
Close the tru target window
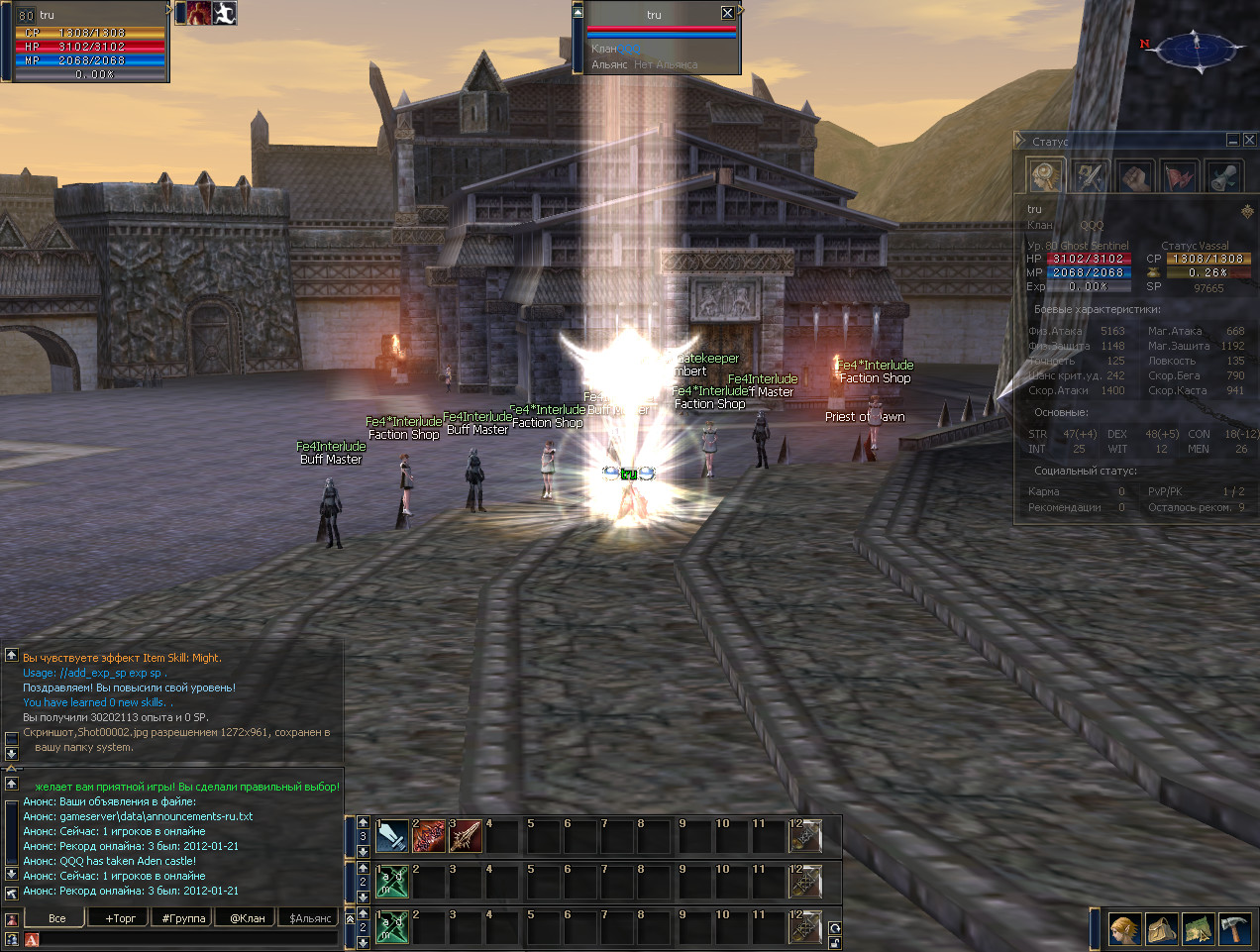pyautogui.click(x=728, y=13)
